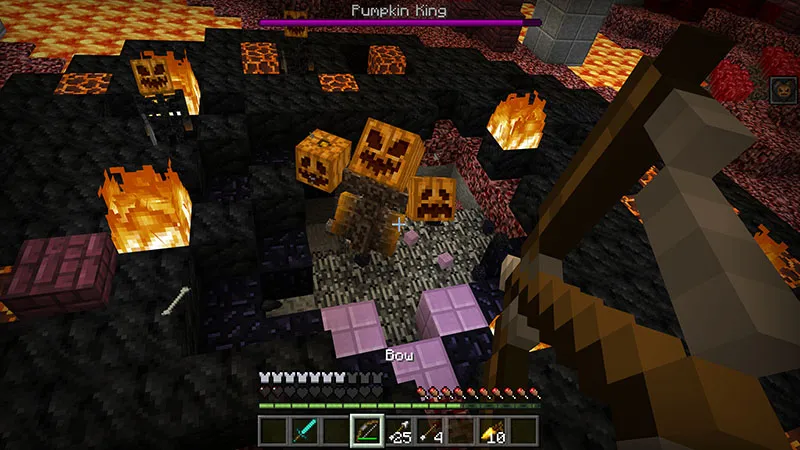The height and width of the screenshot is (450, 800).
Task: Select the bow in the hotbar
Action: (x=366, y=431)
